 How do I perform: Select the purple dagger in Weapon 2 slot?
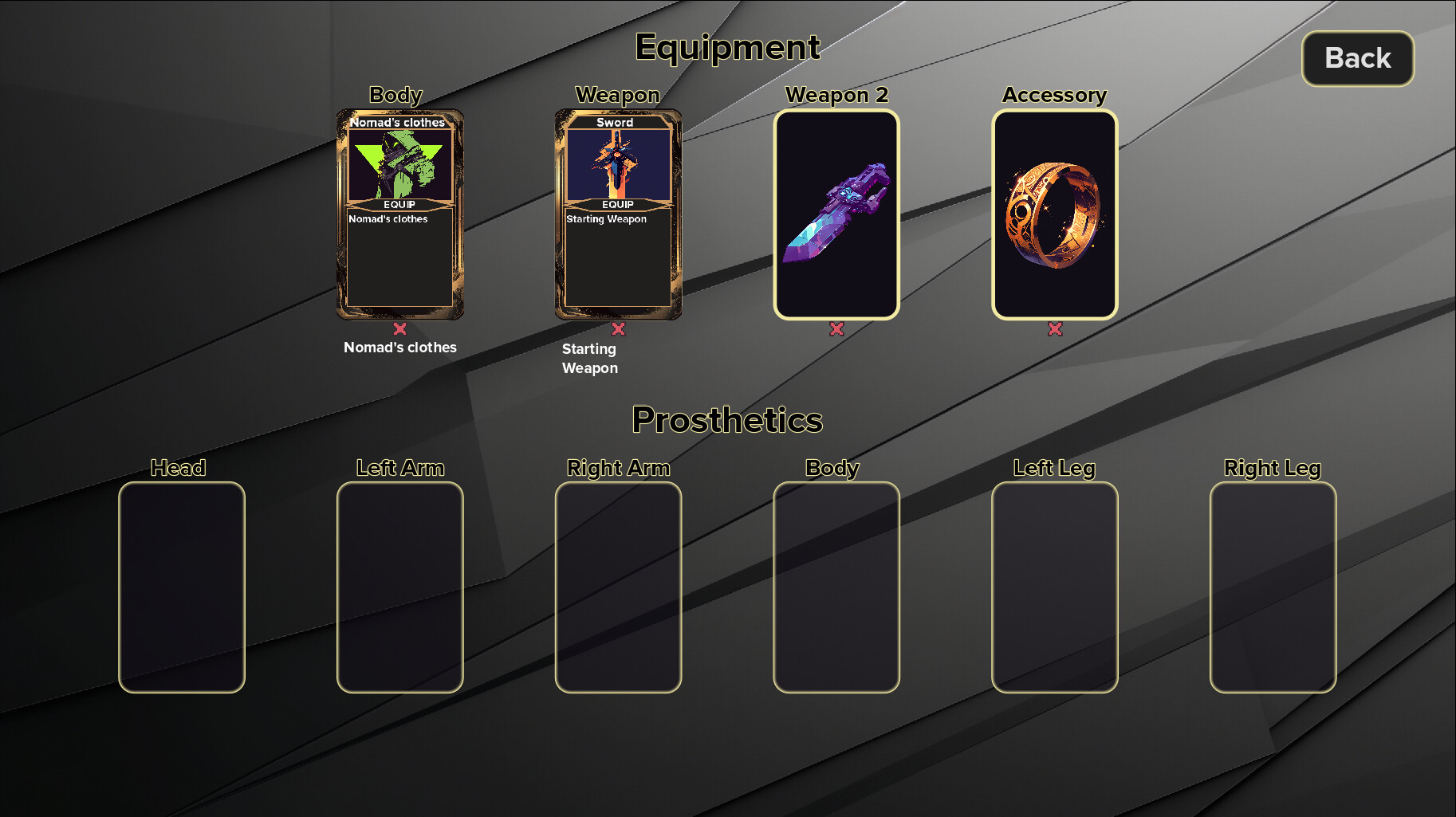point(837,214)
